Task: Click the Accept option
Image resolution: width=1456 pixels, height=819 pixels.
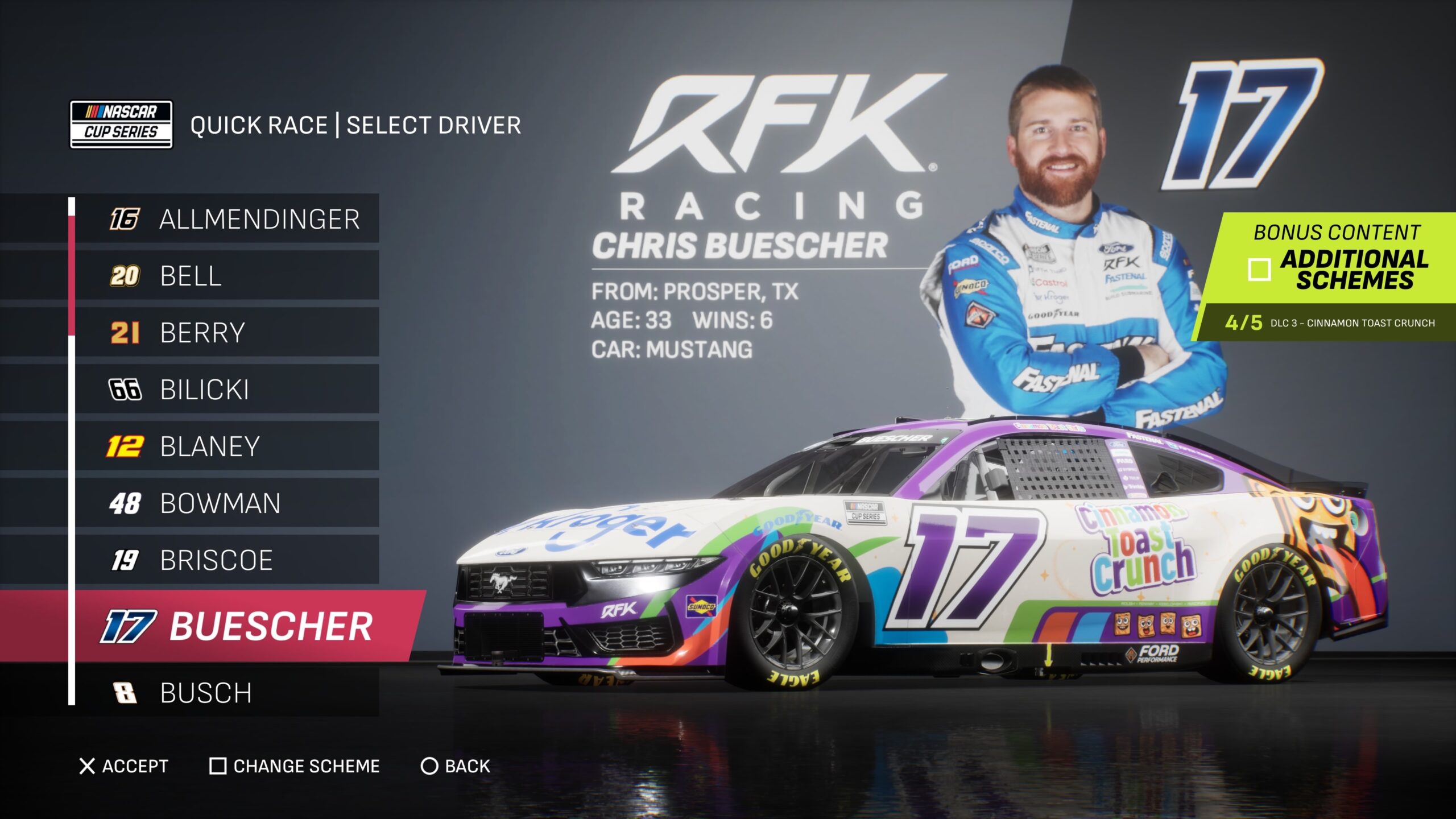Action: [x=124, y=766]
